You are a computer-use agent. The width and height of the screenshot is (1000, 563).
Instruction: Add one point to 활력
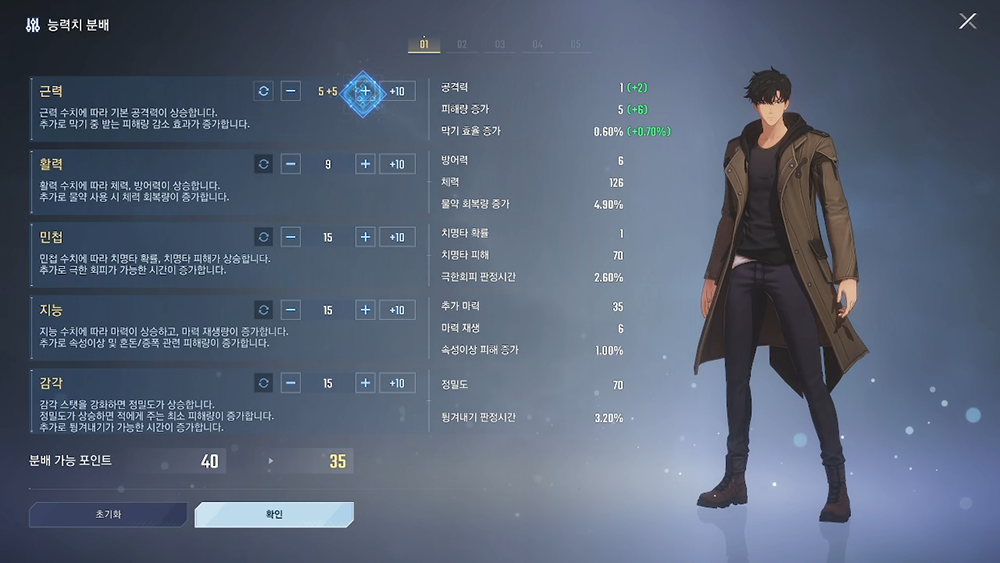[x=366, y=164]
